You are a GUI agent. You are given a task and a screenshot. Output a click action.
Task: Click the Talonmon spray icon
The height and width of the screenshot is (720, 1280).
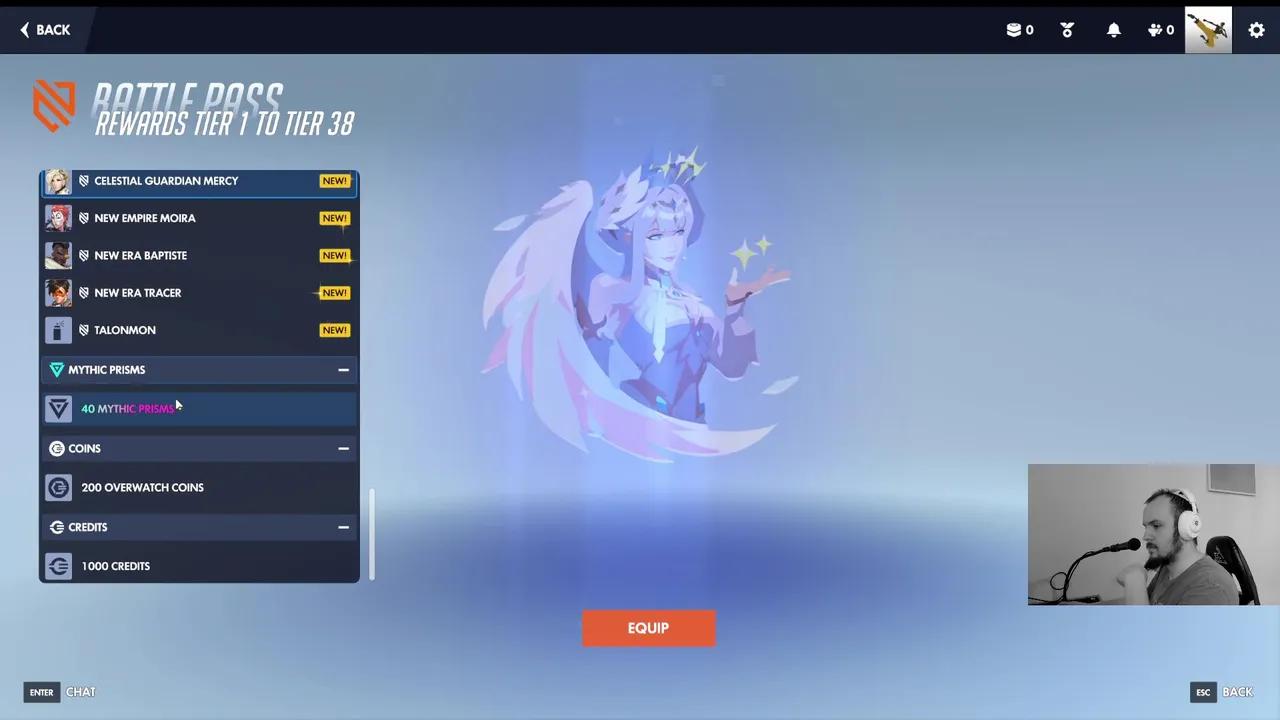pyautogui.click(x=57, y=329)
